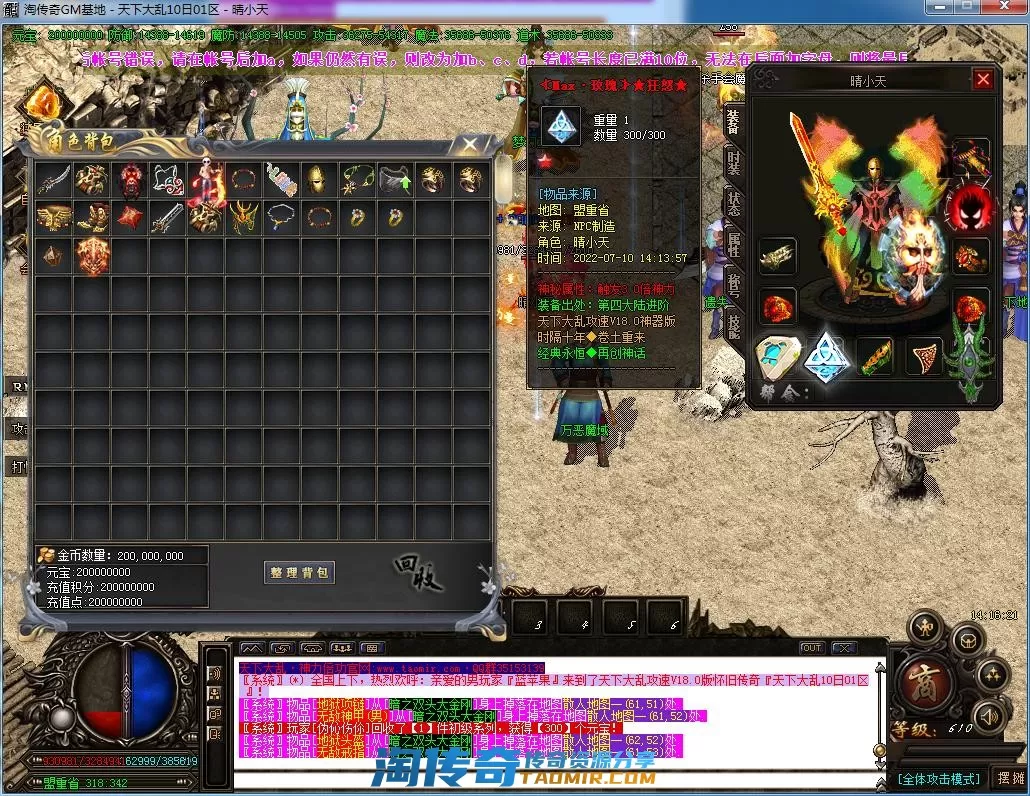Pick the curved saber in the backpack
The height and width of the screenshot is (796, 1030).
(x=53, y=180)
